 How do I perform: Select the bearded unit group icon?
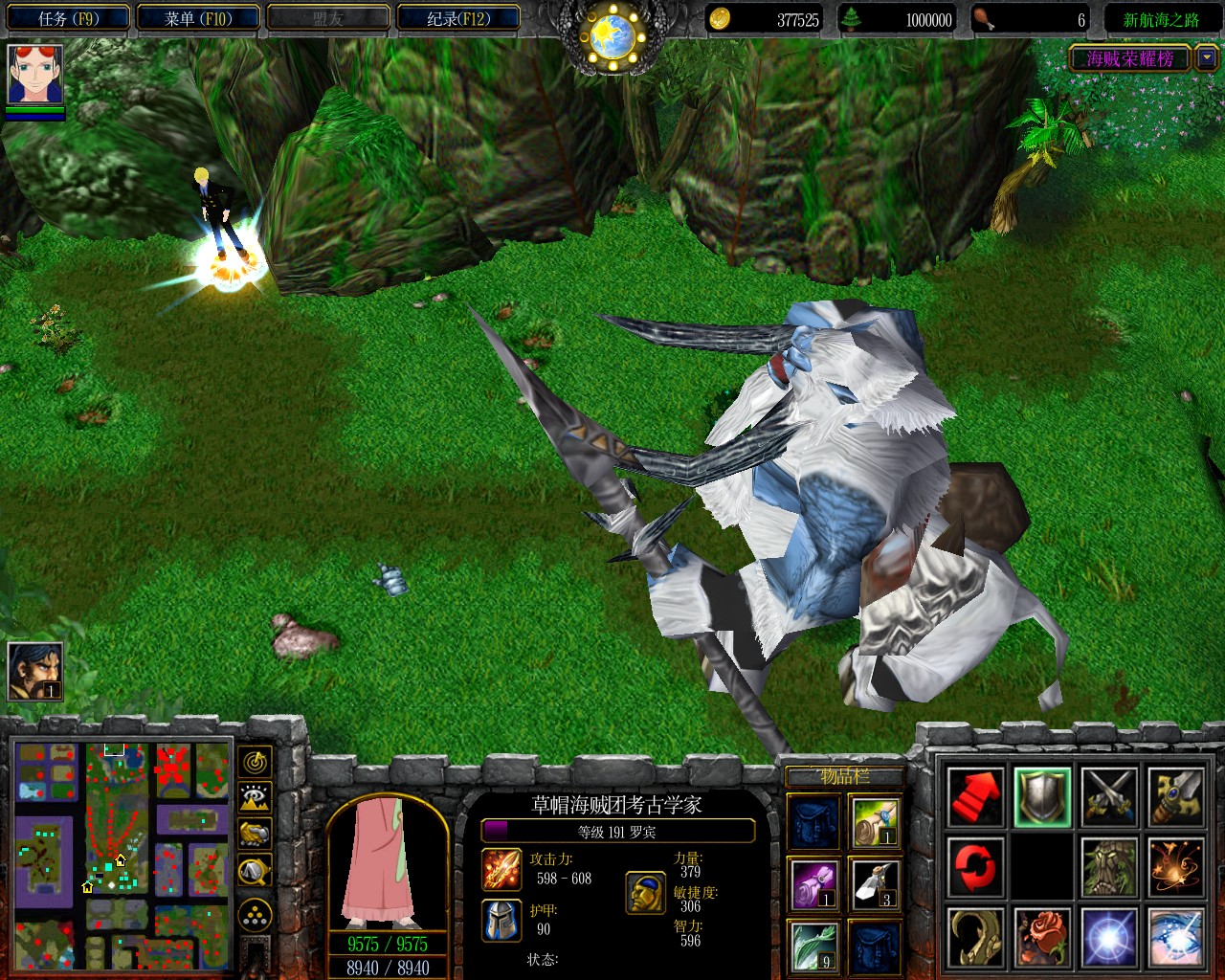point(35,671)
